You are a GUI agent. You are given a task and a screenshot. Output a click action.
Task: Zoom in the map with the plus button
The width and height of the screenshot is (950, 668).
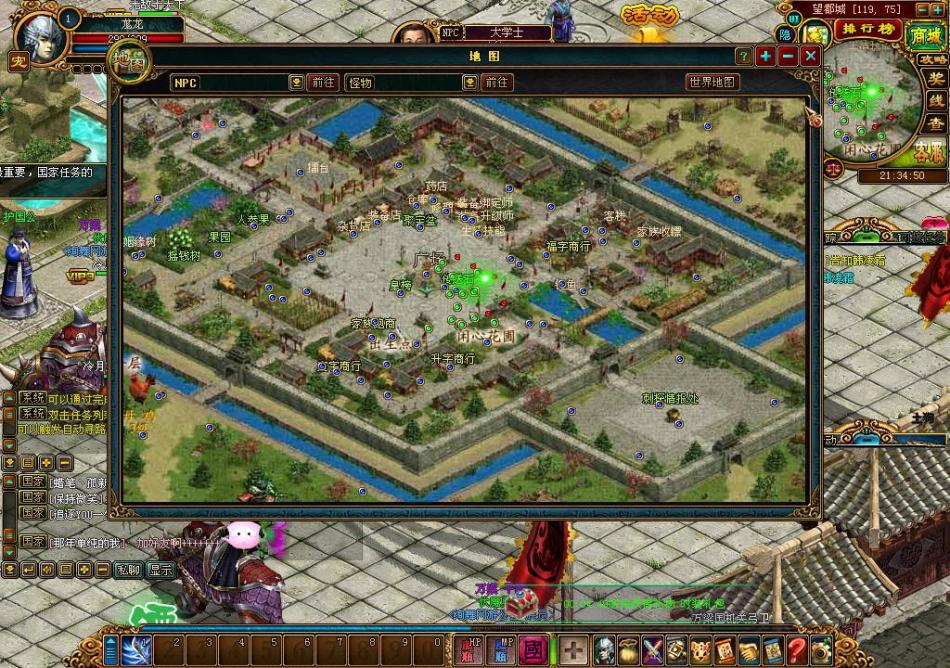pyautogui.click(x=766, y=56)
